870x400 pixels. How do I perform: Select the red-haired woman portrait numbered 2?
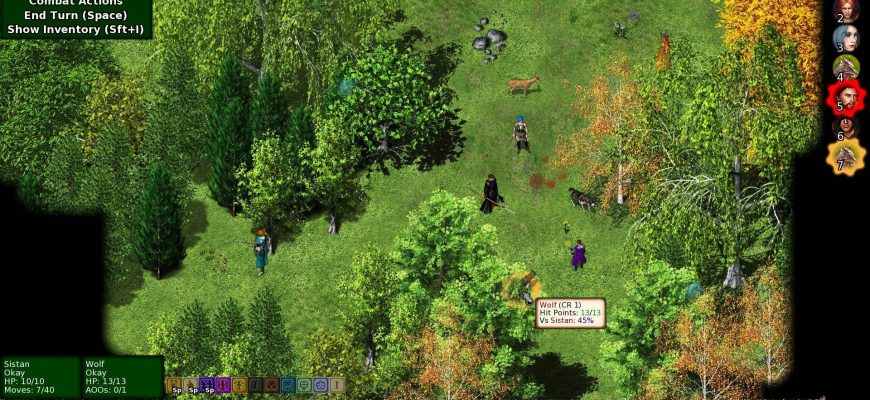(x=846, y=12)
